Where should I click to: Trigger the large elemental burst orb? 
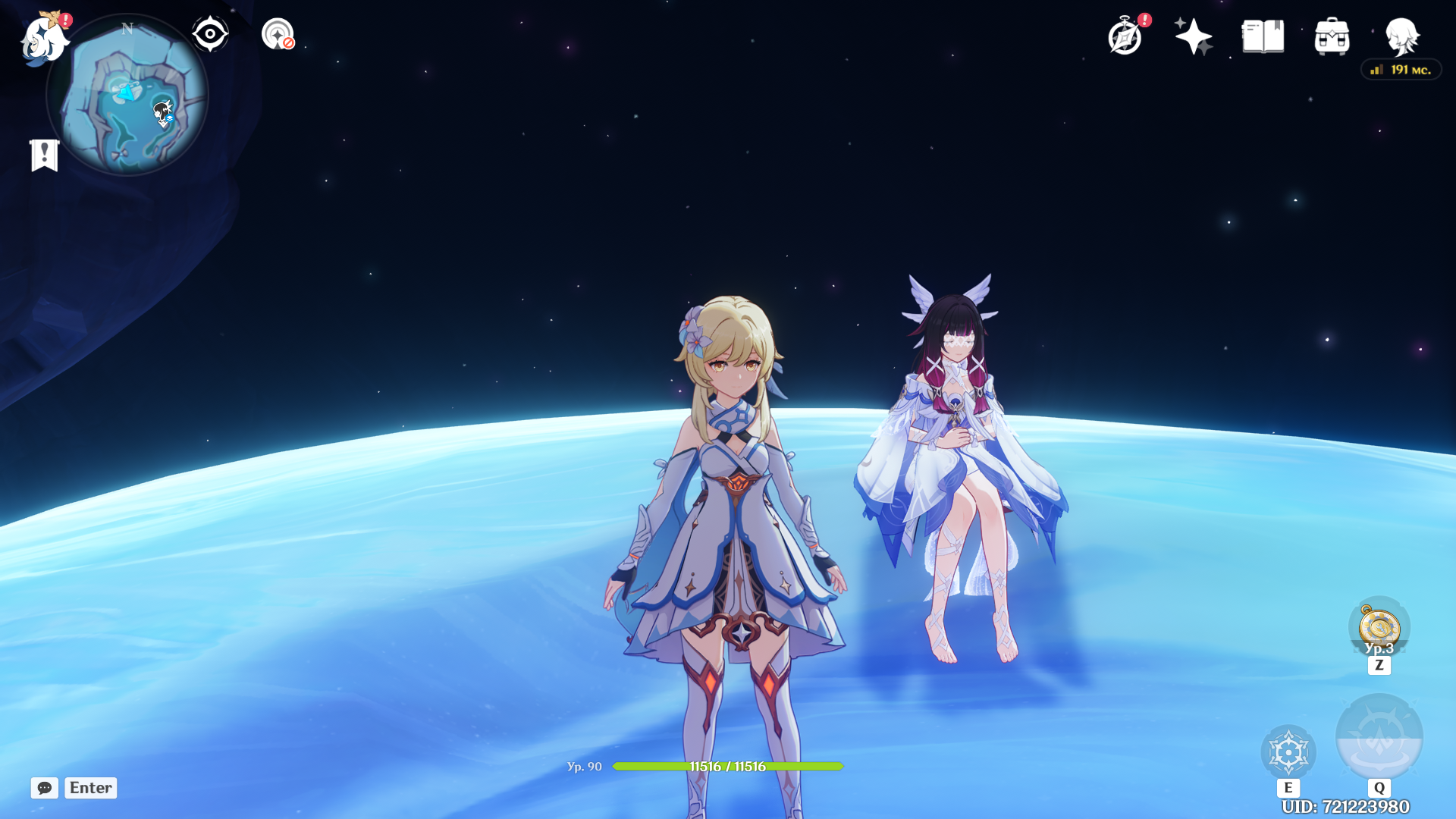(1379, 737)
